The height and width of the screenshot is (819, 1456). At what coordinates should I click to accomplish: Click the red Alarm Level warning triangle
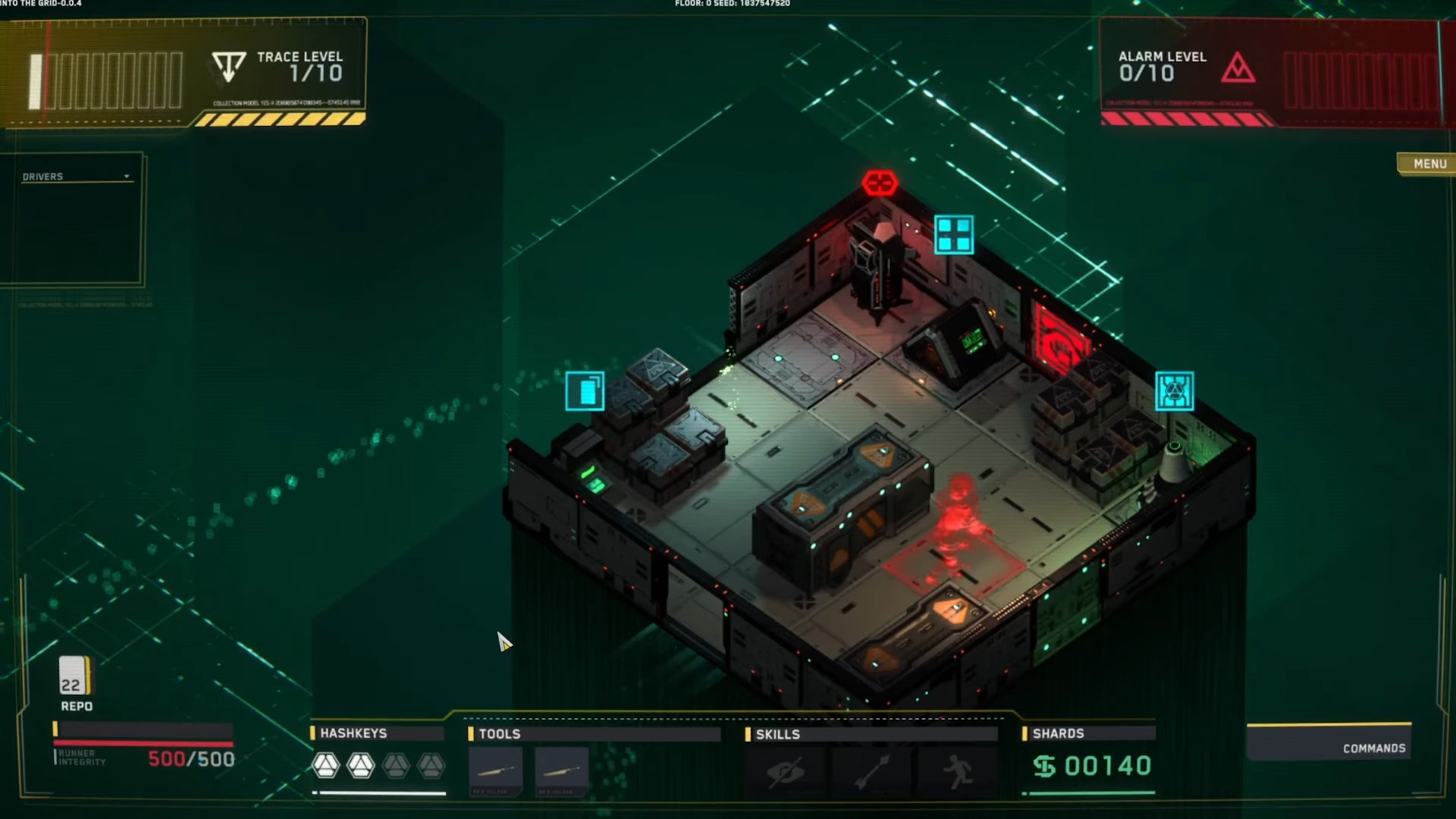coord(1238,68)
